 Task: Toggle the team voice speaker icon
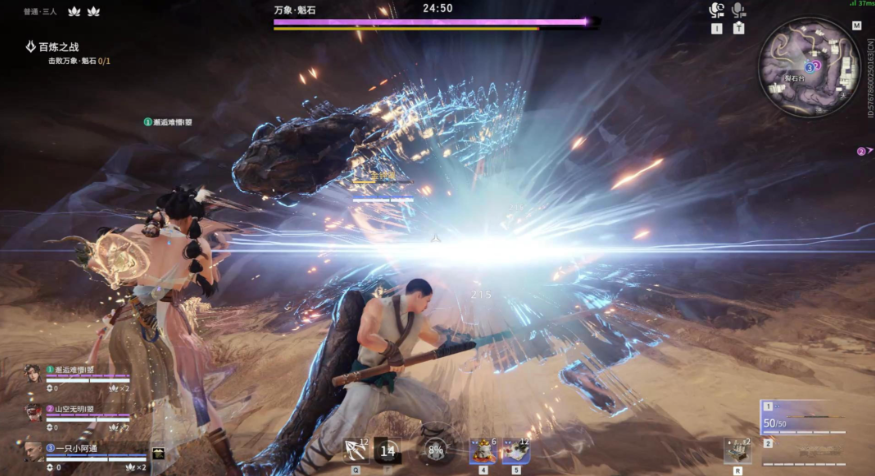point(716,10)
